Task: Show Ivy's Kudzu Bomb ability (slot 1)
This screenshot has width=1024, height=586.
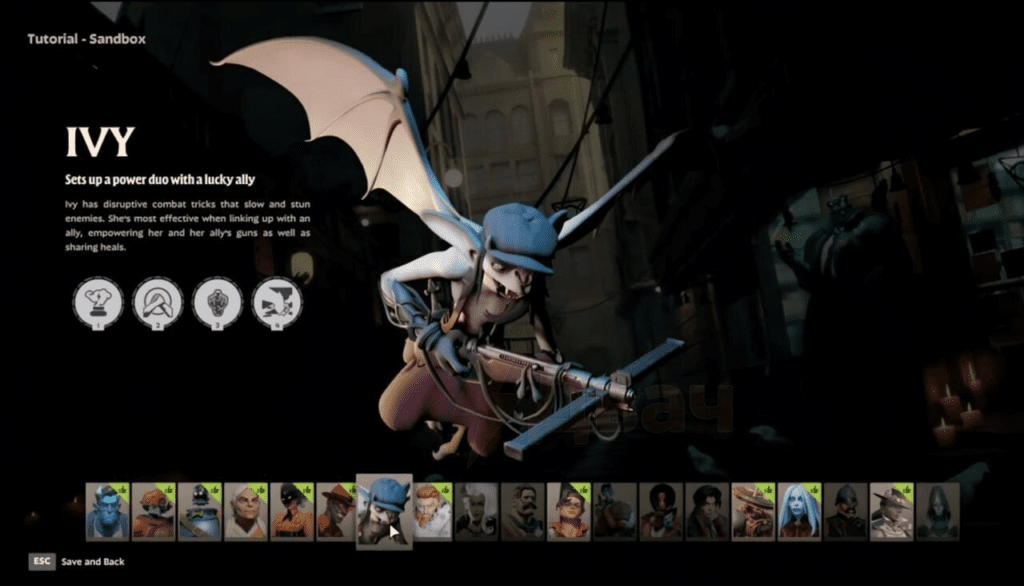Action: tap(98, 302)
